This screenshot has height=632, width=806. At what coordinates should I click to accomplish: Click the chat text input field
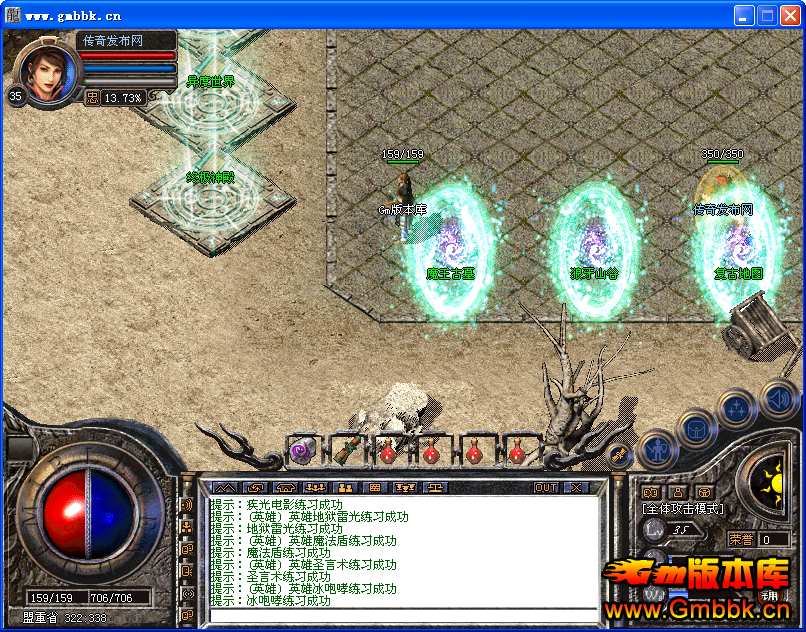pyautogui.click(x=400, y=616)
